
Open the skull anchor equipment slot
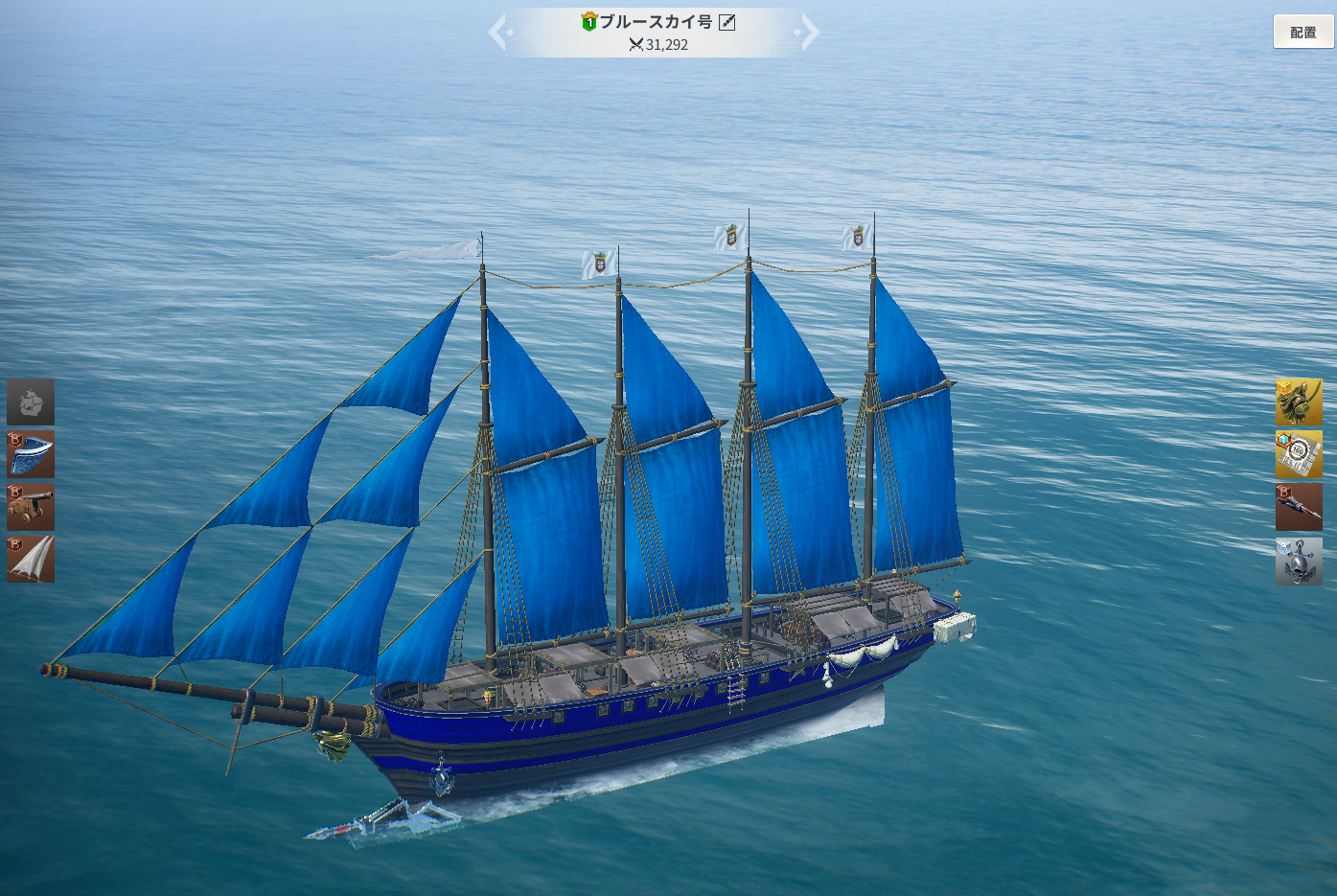pyautogui.click(x=1299, y=560)
